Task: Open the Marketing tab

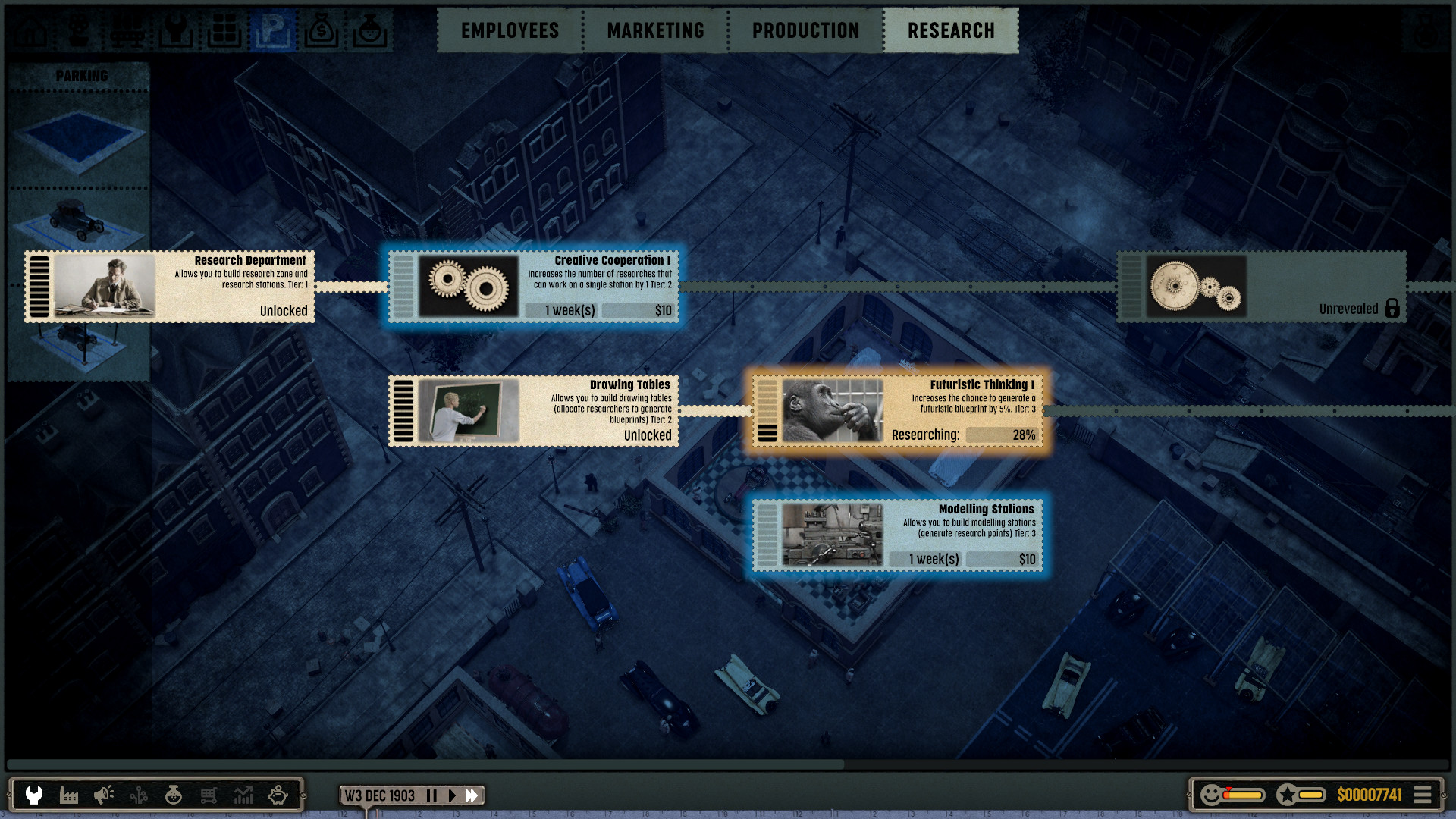Action: coord(654,30)
